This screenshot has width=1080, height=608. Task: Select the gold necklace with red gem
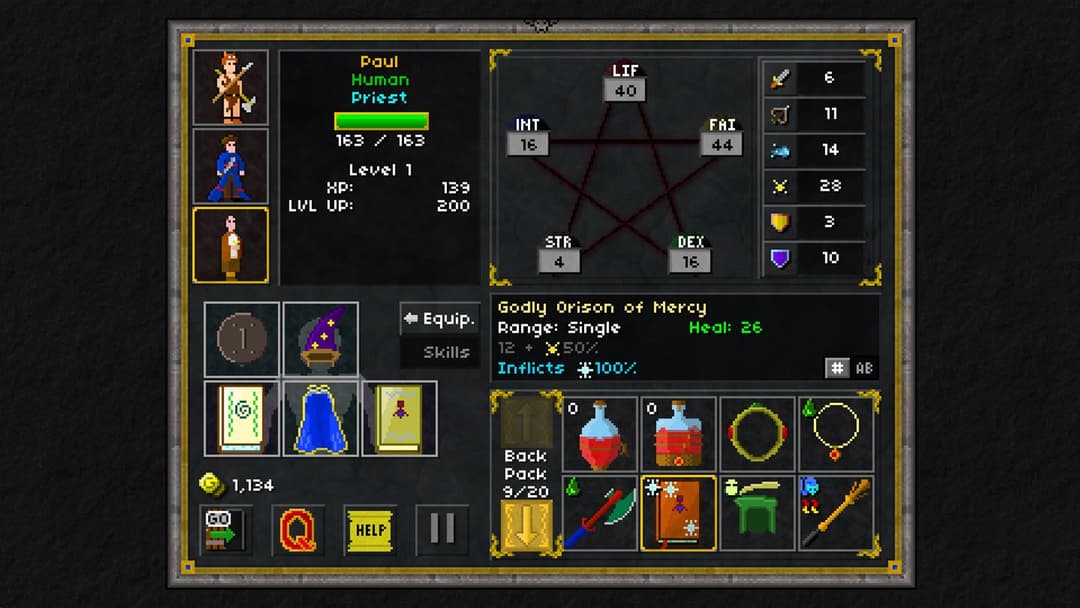[x=836, y=434]
